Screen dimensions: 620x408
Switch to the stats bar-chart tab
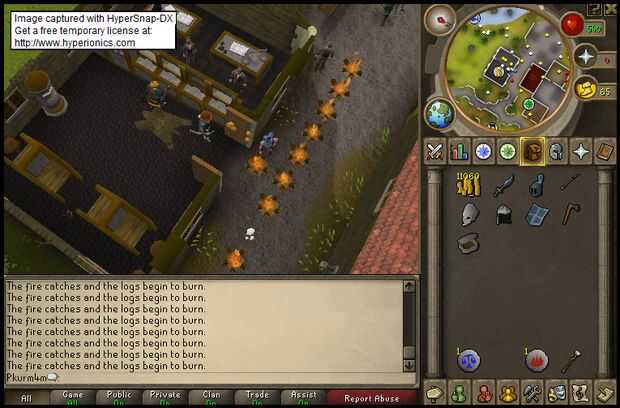(460, 152)
